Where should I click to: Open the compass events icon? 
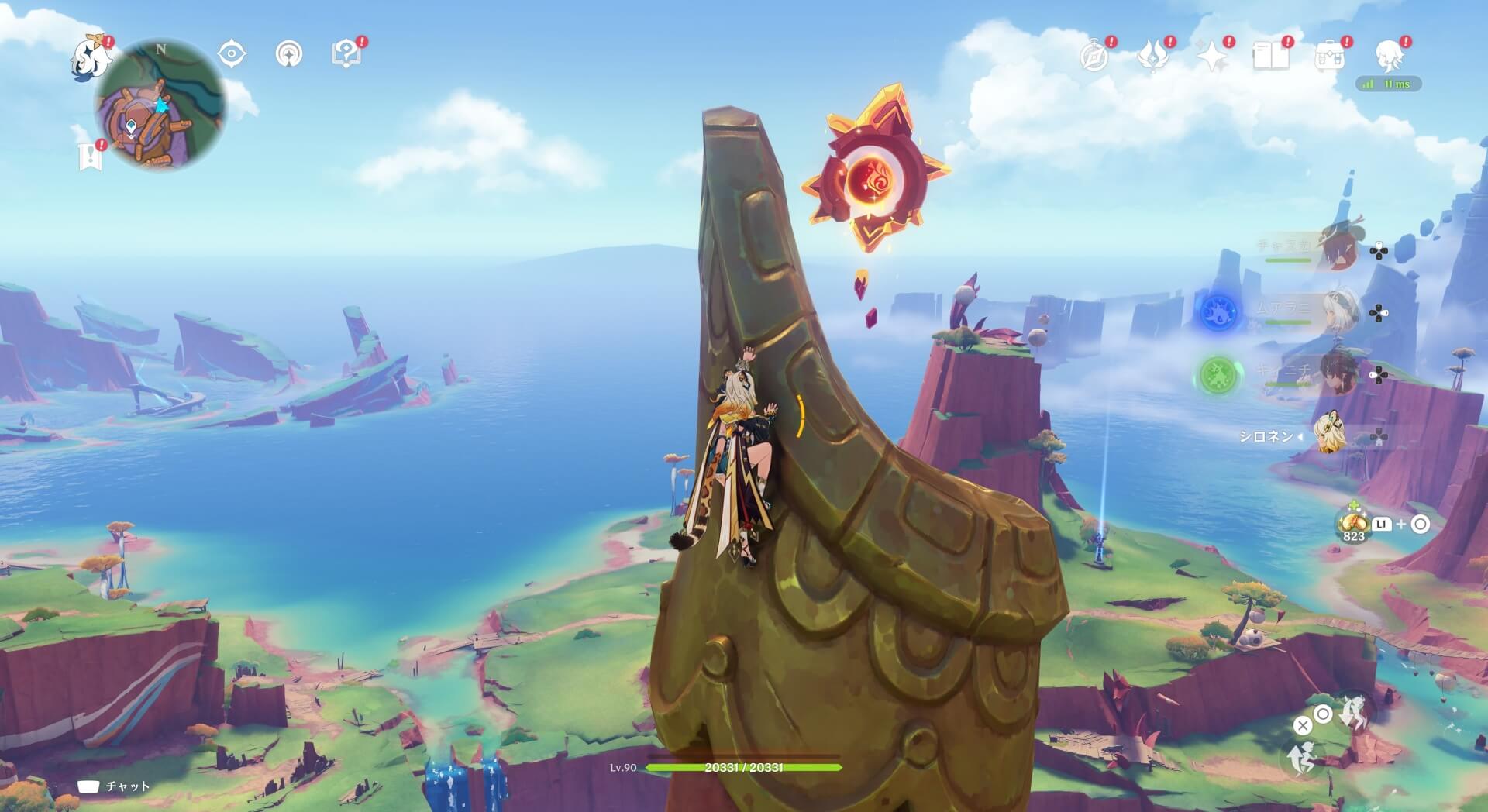[x=1094, y=56]
